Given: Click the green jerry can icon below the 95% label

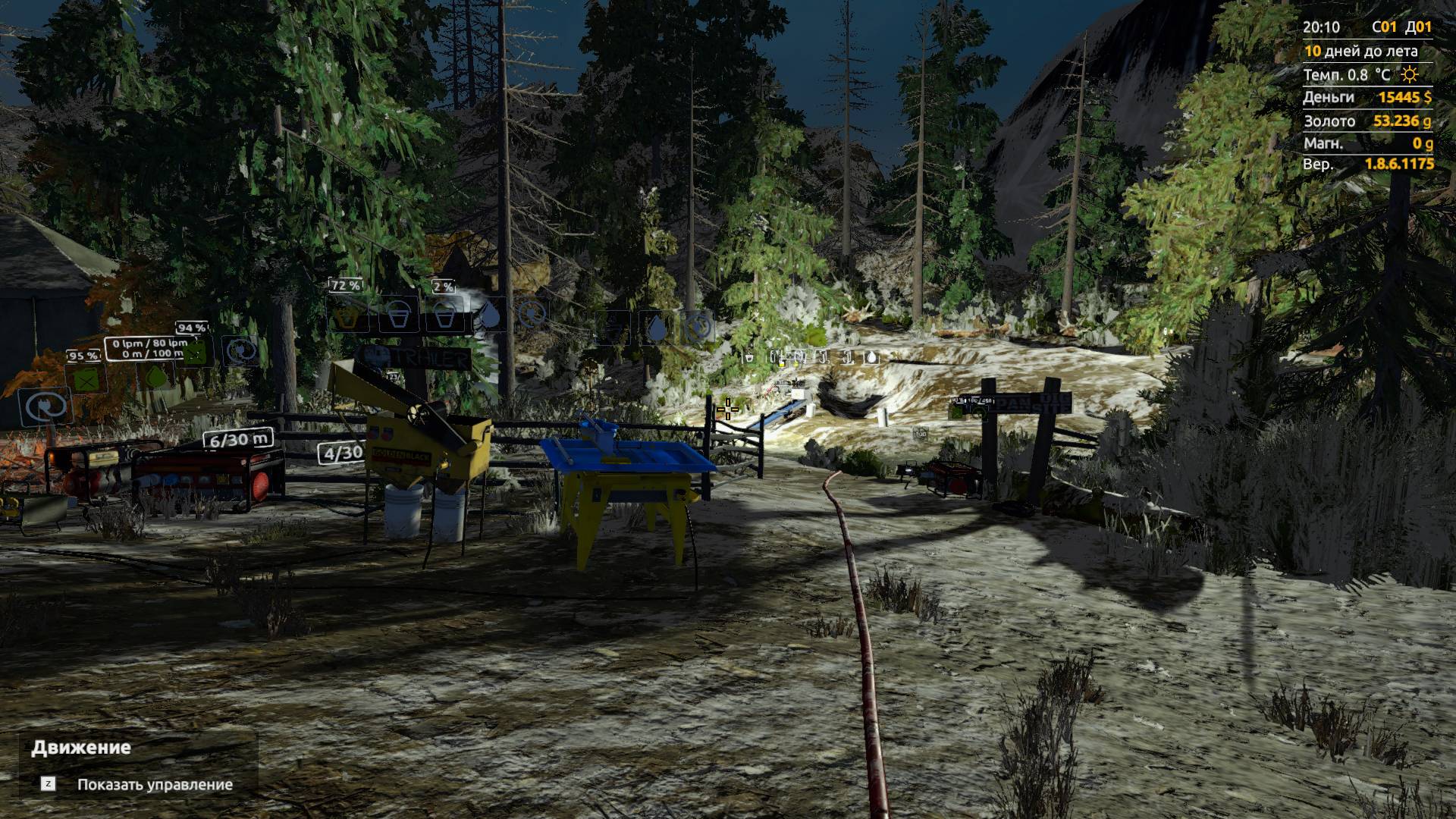Looking at the screenshot, I should 86,380.
